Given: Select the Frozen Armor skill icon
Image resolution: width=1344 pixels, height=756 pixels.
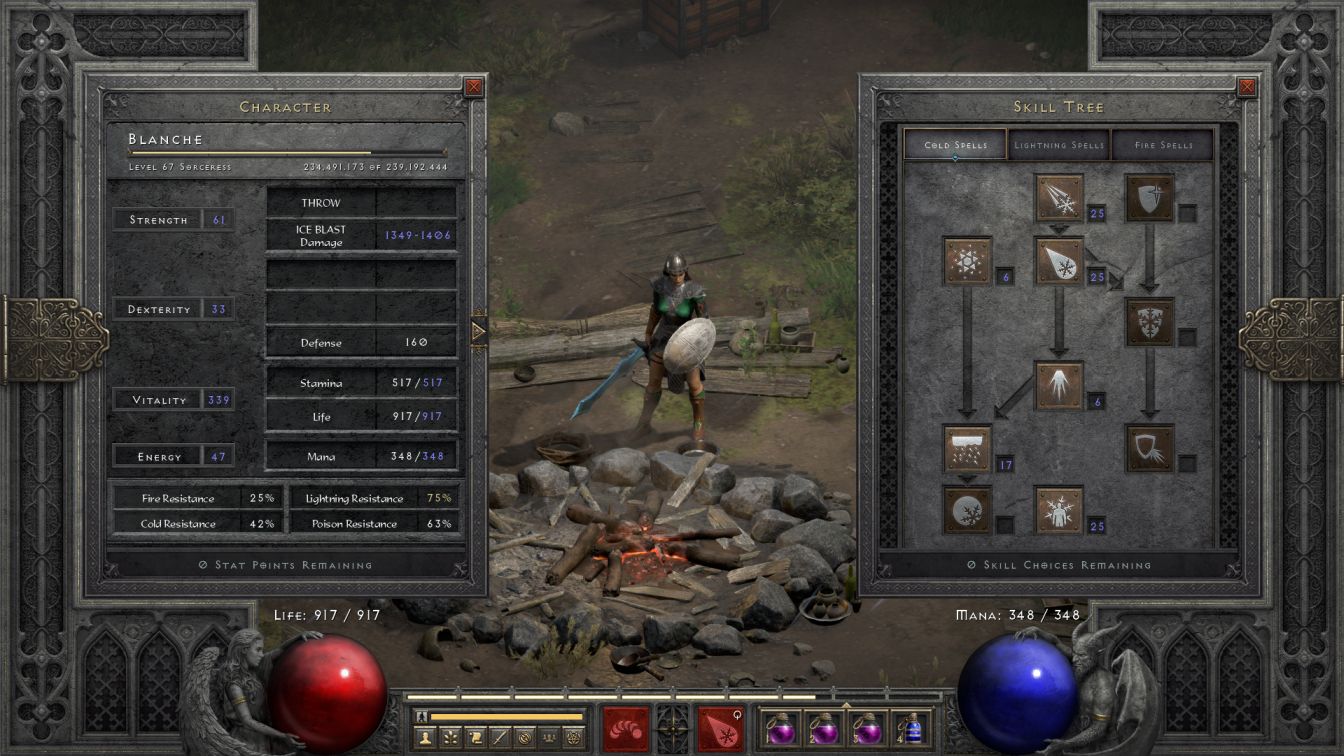Looking at the screenshot, I should [1150, 198].
